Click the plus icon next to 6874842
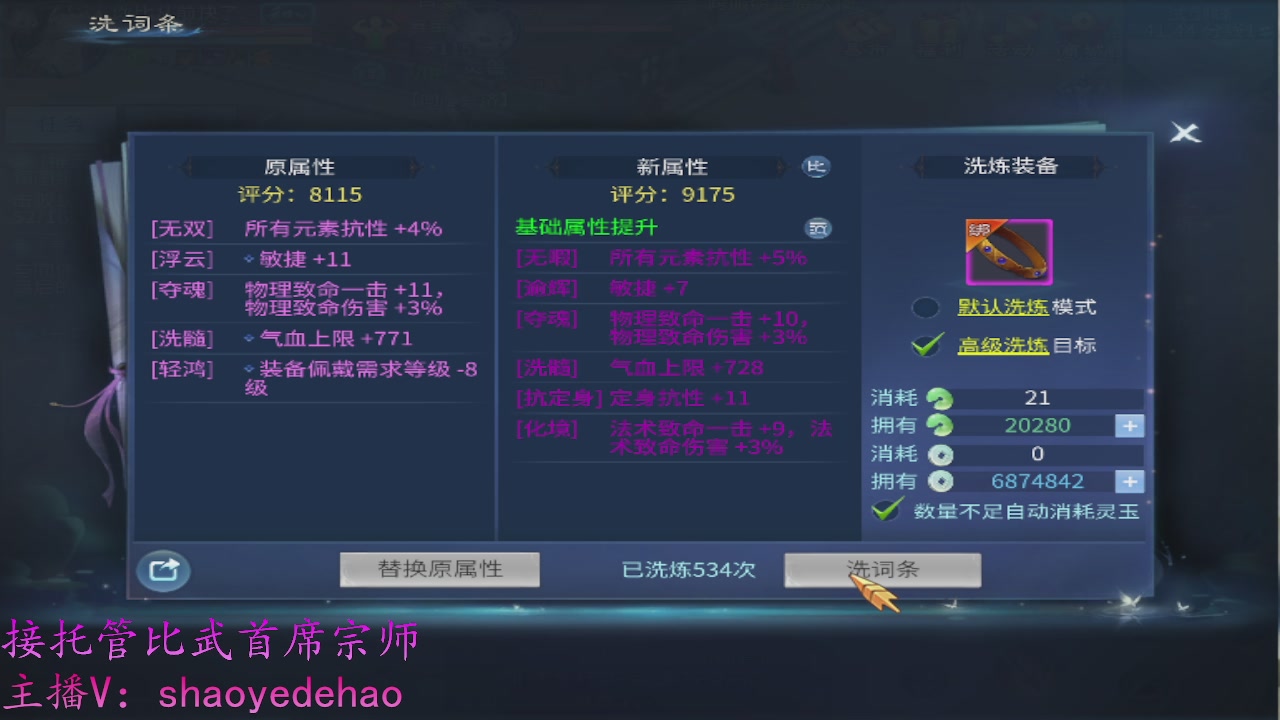This screenshot has height=720, width=1280. (1131, 481)
